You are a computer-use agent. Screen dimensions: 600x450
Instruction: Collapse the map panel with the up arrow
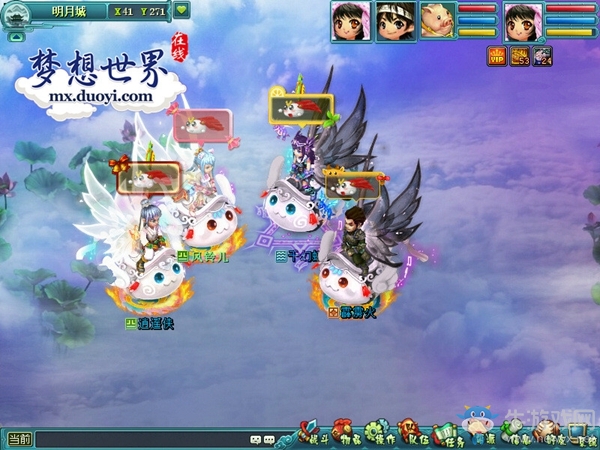17,35
